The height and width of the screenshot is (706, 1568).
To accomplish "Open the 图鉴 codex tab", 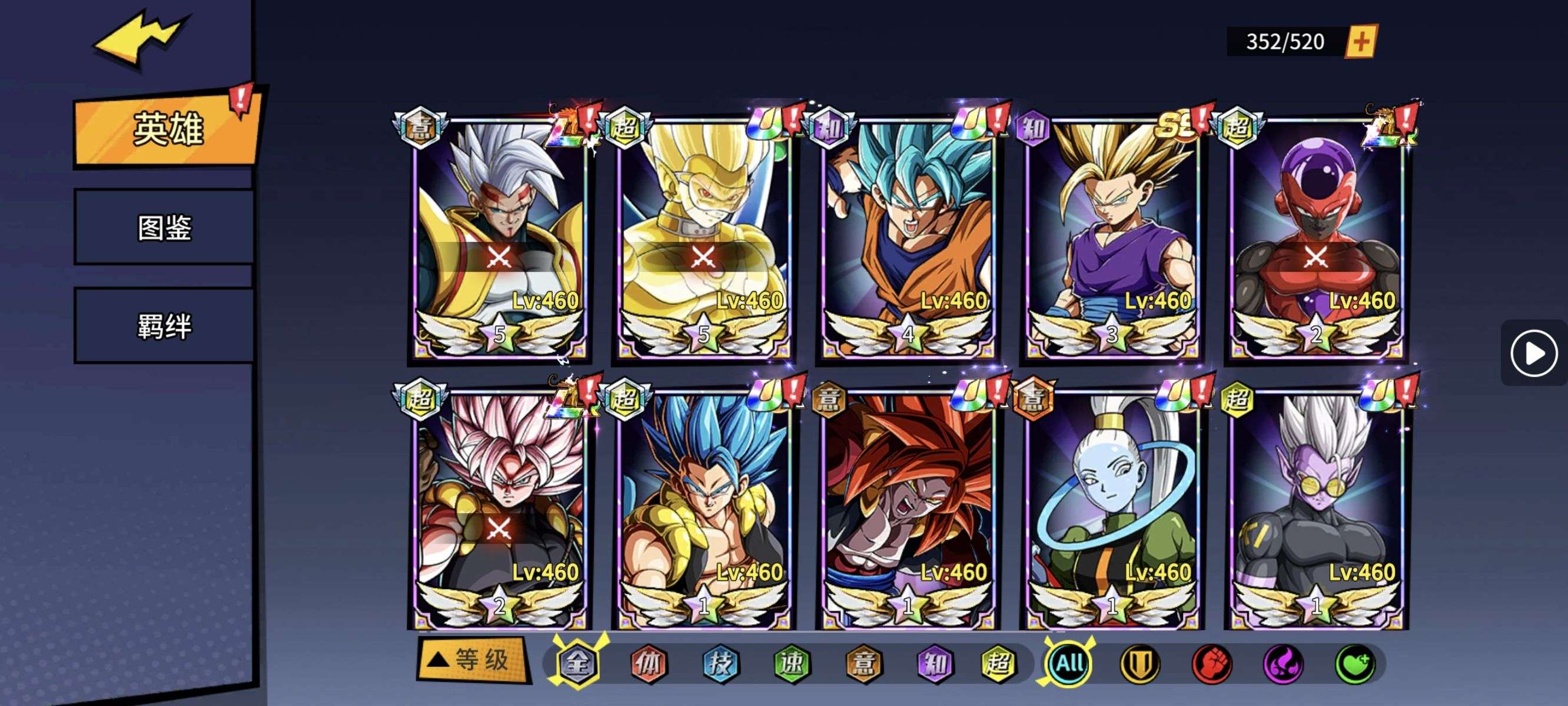I will click(x=164, y=228).
